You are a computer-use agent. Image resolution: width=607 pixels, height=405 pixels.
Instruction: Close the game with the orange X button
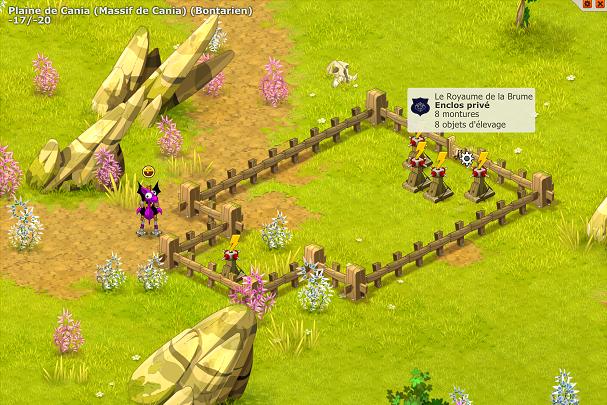(602, 4)
